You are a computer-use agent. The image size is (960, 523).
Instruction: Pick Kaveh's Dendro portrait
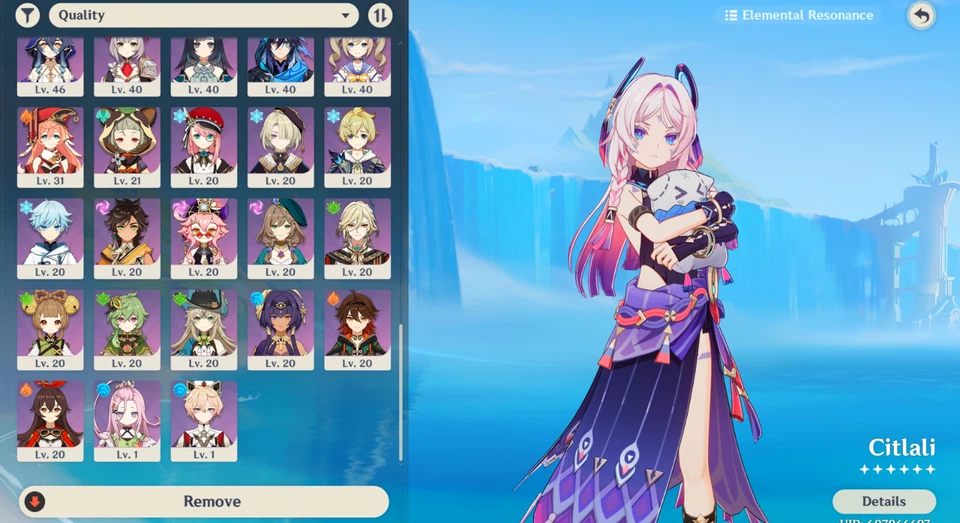pyautogui.click(x=357, y=237)
